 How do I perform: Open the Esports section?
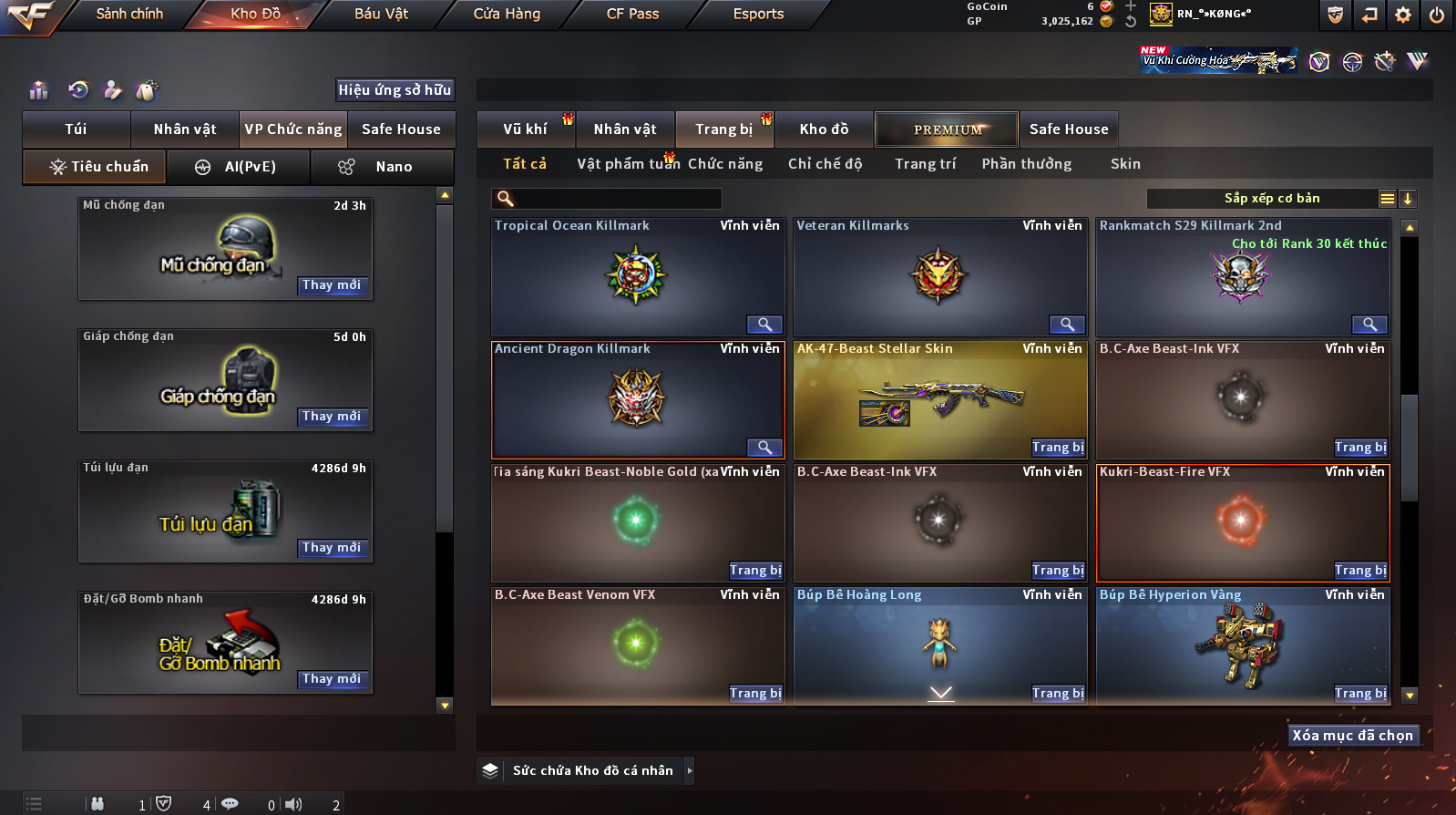tap(758, 14)
